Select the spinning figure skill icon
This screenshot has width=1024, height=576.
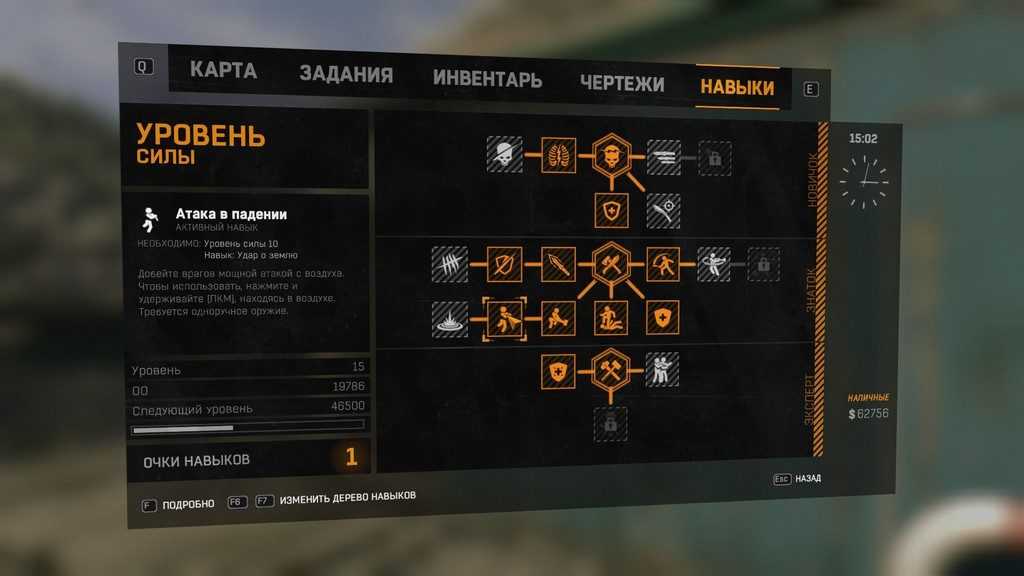coord(714,264)
